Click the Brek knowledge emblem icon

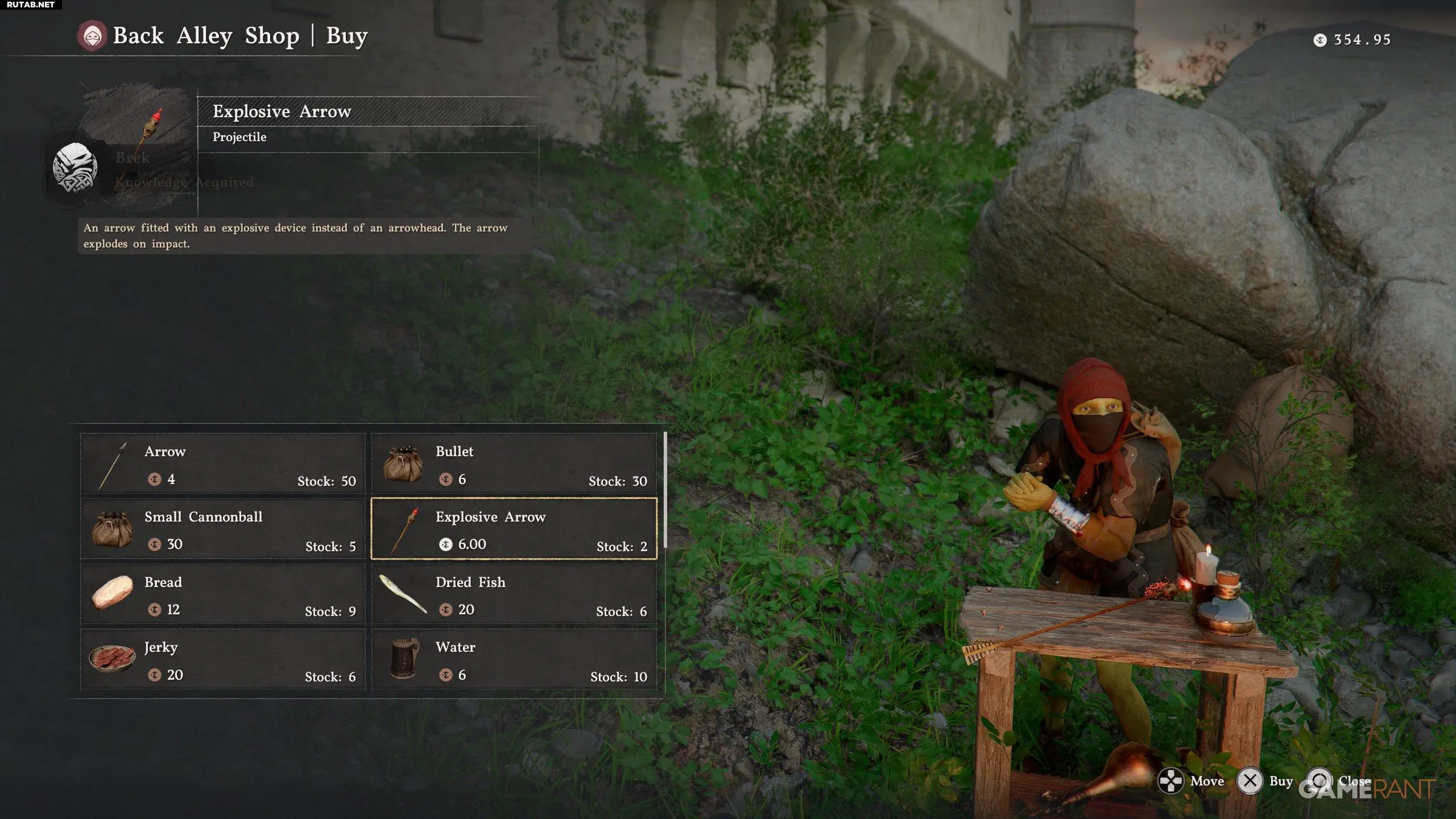(75, 168)
